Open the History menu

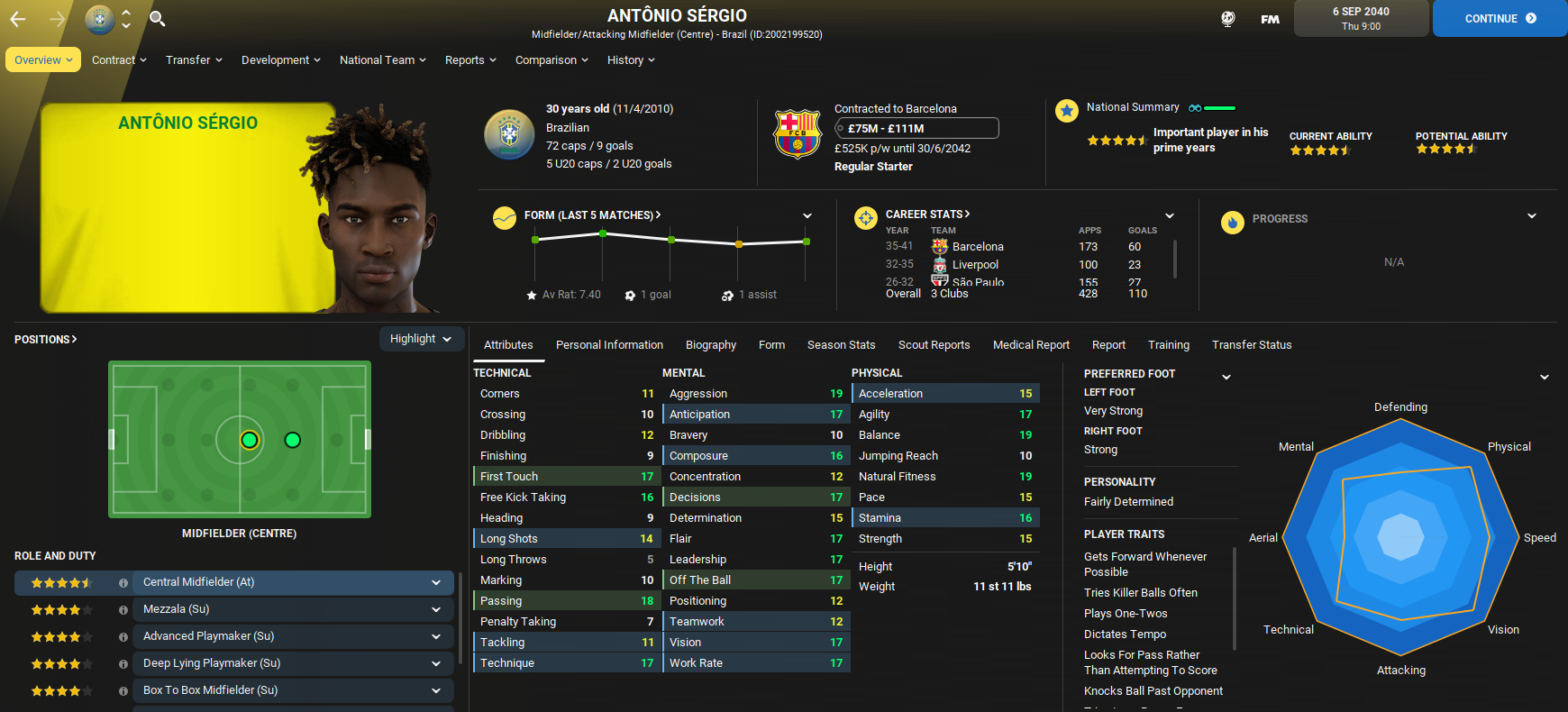point(630,59)
